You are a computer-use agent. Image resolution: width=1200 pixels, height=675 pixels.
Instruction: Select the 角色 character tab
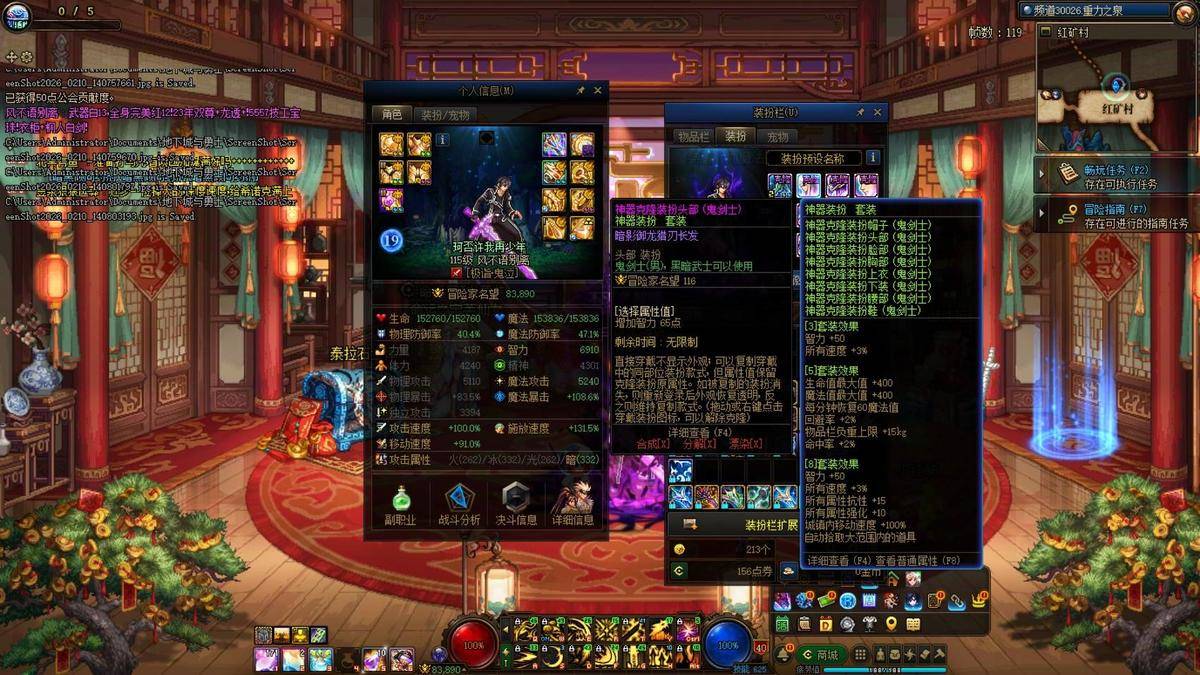pyautogui.click(x=390, y=115)
